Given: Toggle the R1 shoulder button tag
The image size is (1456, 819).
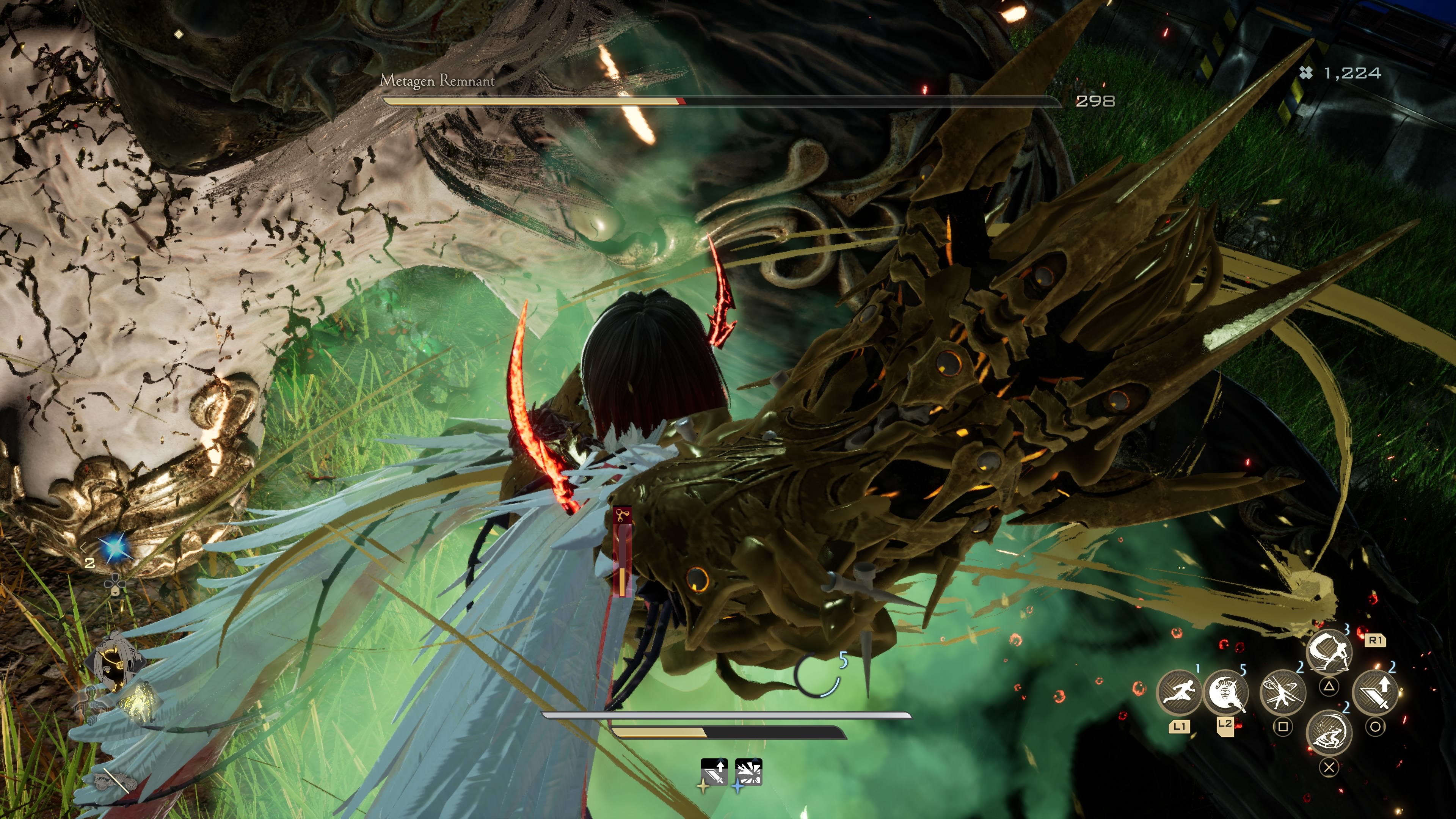Looking at the screenshot, I should coord(1376,641).
